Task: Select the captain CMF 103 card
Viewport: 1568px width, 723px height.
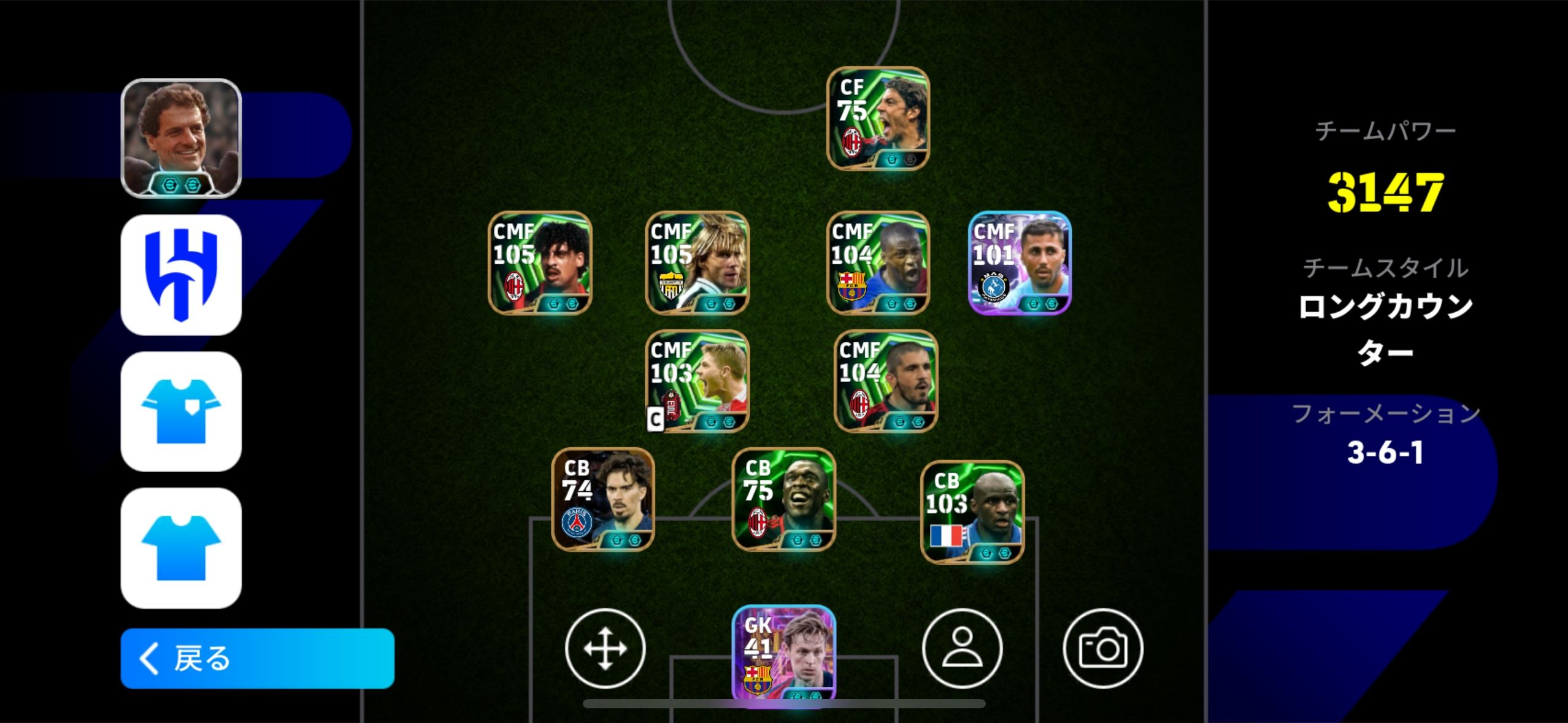Action: coord(698,381)
